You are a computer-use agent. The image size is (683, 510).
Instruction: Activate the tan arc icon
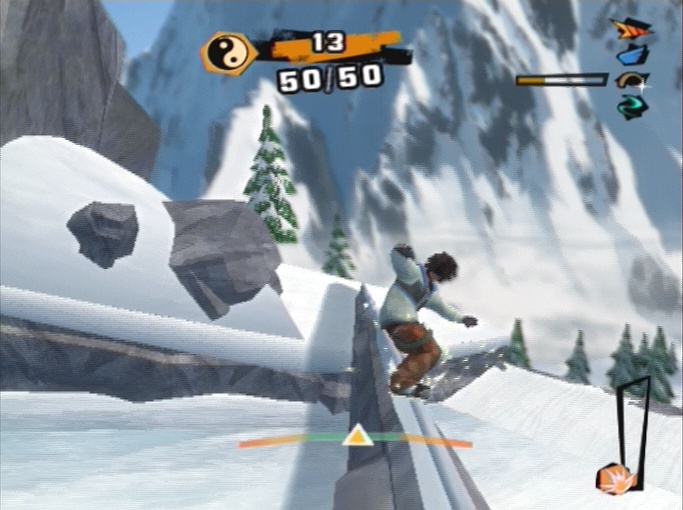point(631,81)
